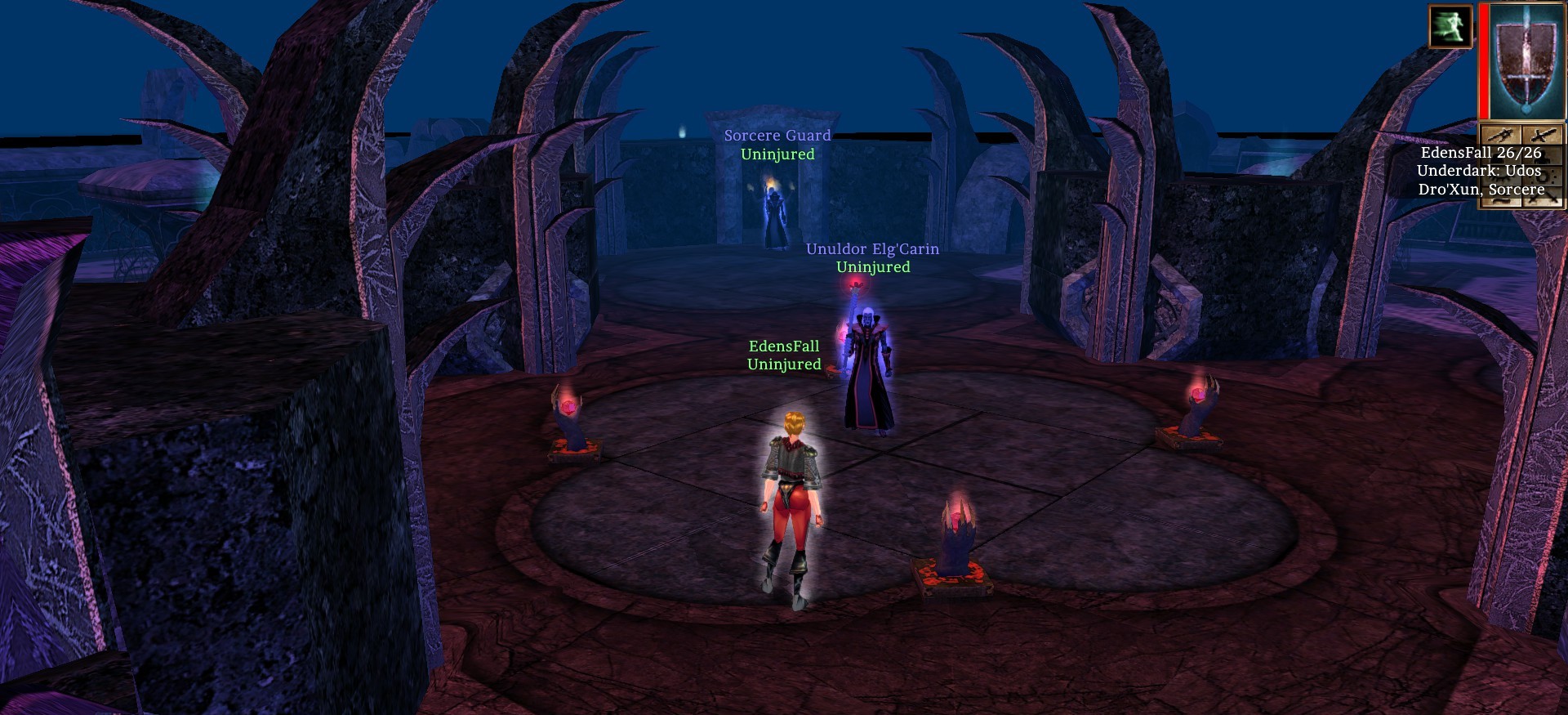Click the green running figure effect icon

(1450, 26)
